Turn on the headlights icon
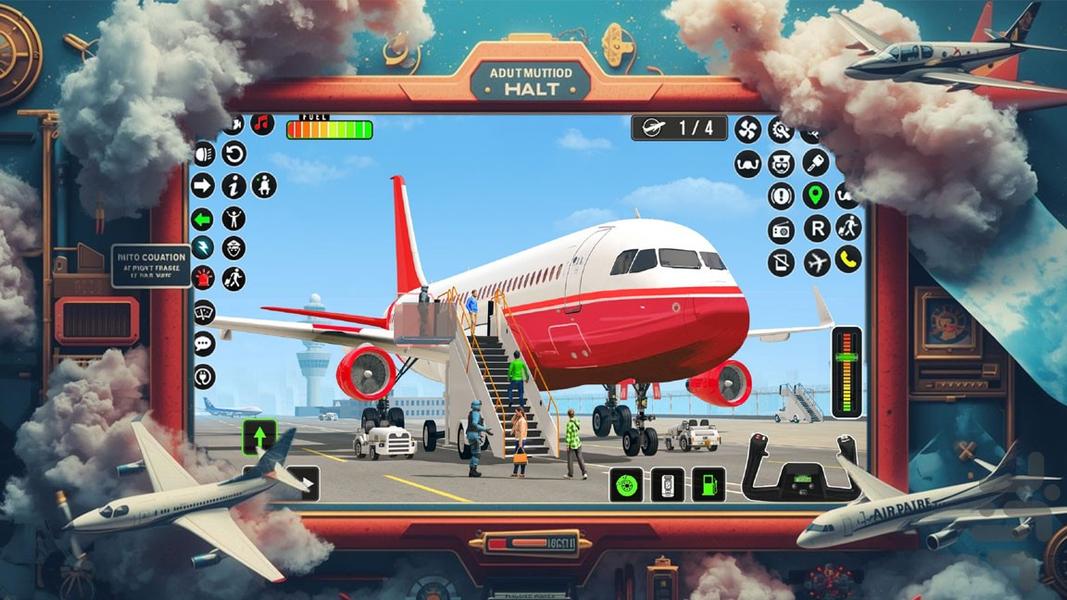 (204, 153)
